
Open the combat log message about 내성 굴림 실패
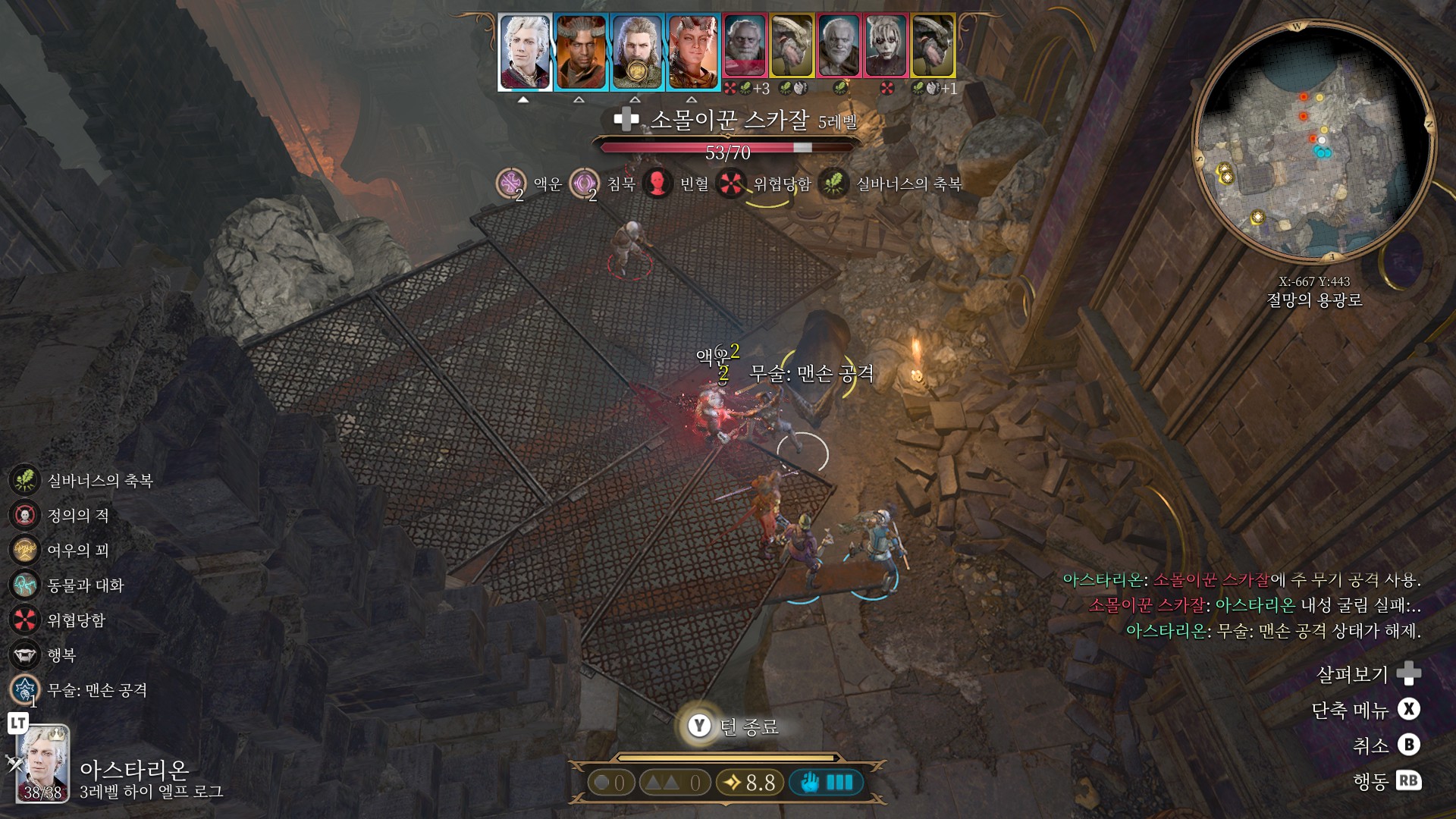[1254, 605]
